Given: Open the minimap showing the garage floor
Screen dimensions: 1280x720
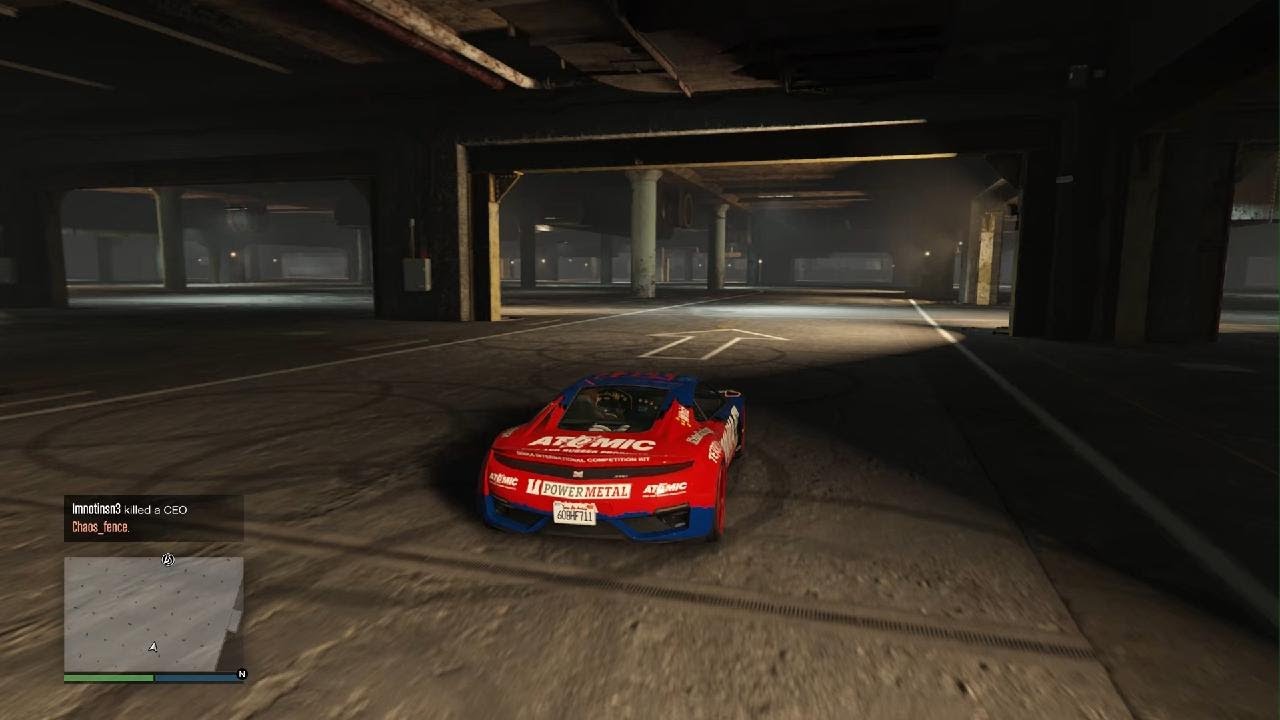Looking at the screenshot, I should coord(153,613).
